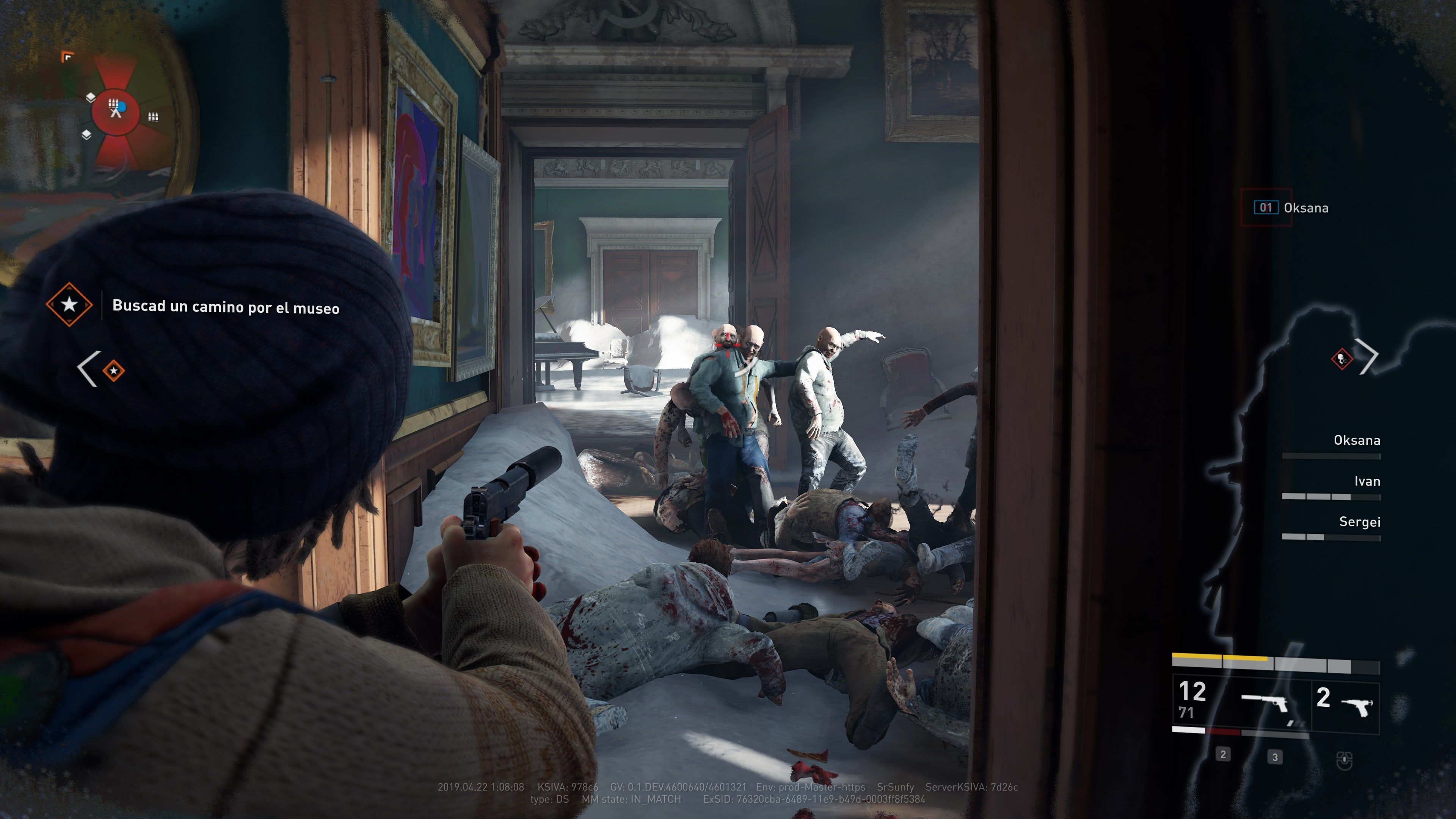Choose Ivan in the teammate list

click(1367, 482)
